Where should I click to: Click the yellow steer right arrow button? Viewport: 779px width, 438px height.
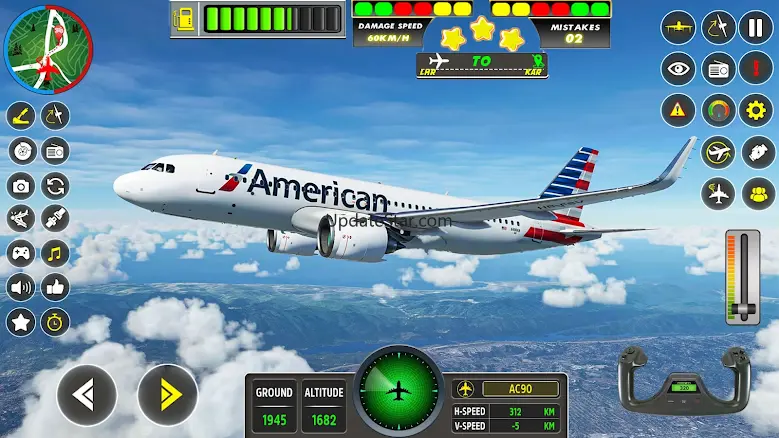tap(167, 395)
